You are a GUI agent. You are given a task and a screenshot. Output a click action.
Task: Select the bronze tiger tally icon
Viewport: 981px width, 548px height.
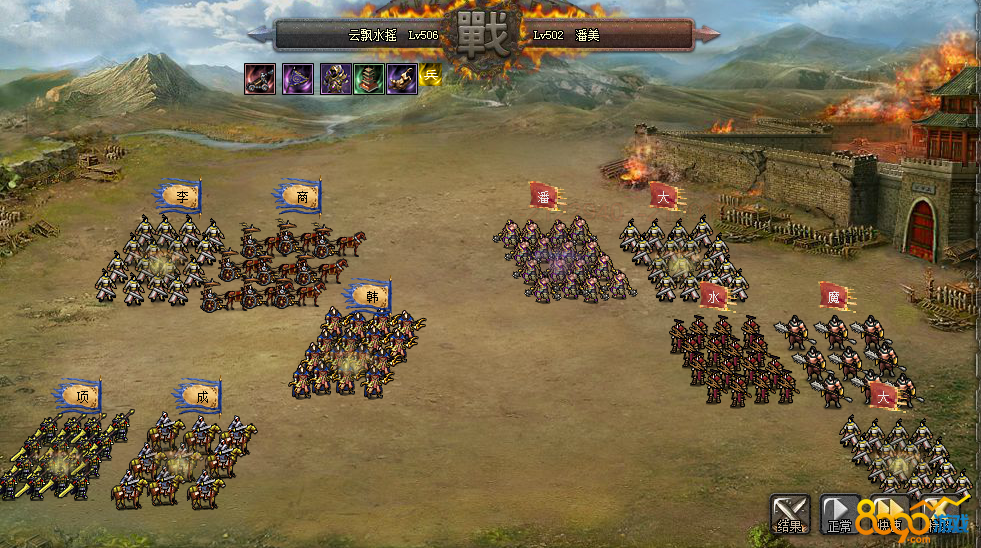point(402,79)
